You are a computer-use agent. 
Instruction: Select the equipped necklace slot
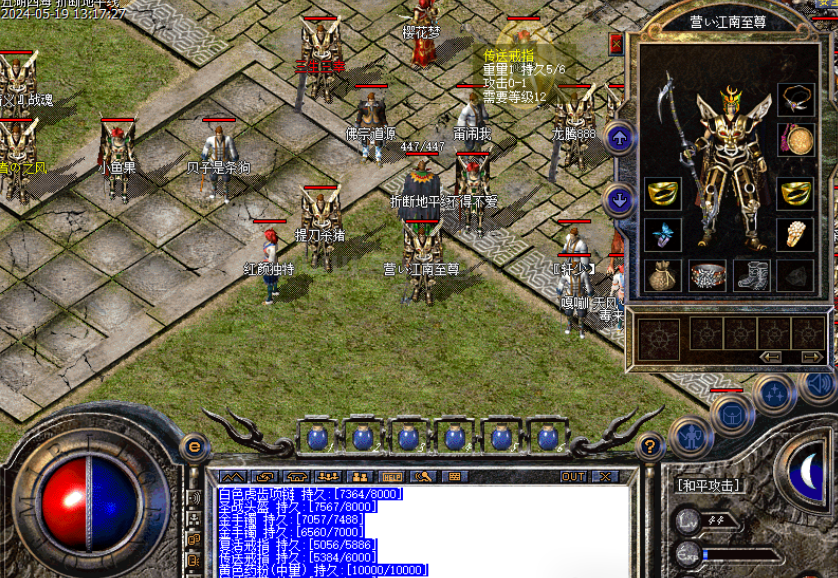(x=796, y=99)
